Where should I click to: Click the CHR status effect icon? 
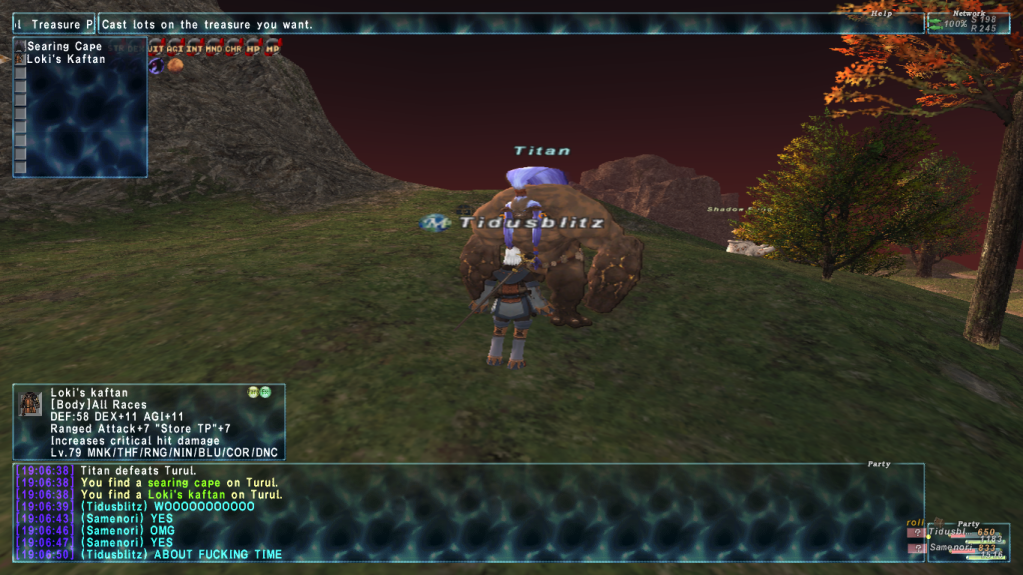click(234, 47)
